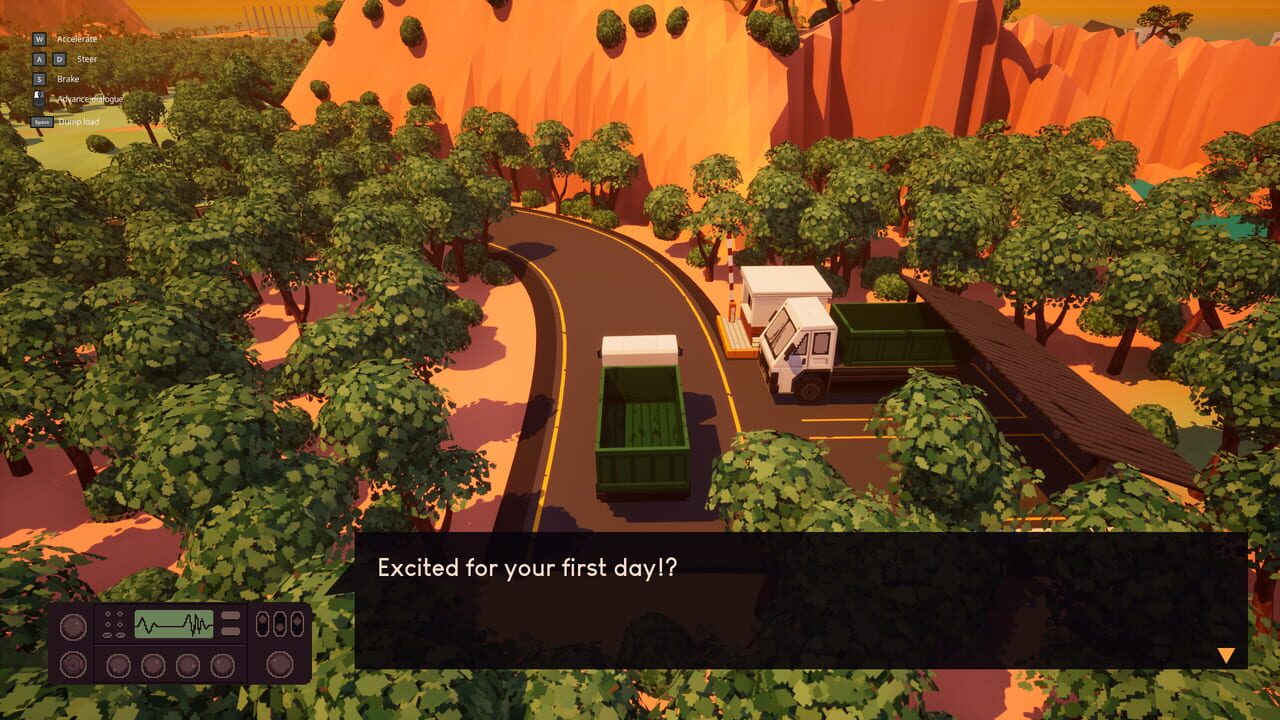Flip the rightmost toggle switch on the radio
The height and width of the screenshot is (720, 1280).
tap(296, 622)
